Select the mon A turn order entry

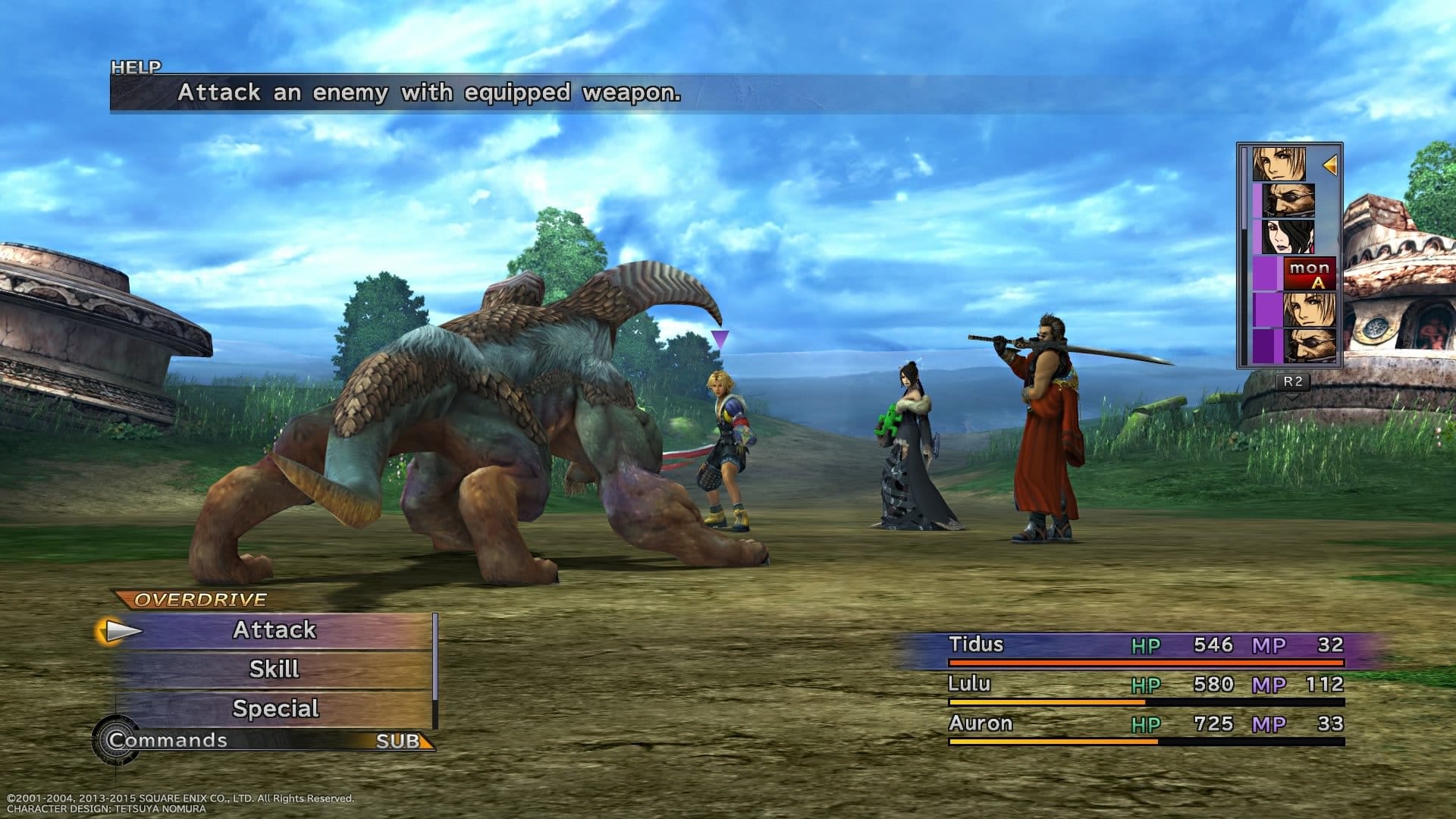(x=1309, y=275)
